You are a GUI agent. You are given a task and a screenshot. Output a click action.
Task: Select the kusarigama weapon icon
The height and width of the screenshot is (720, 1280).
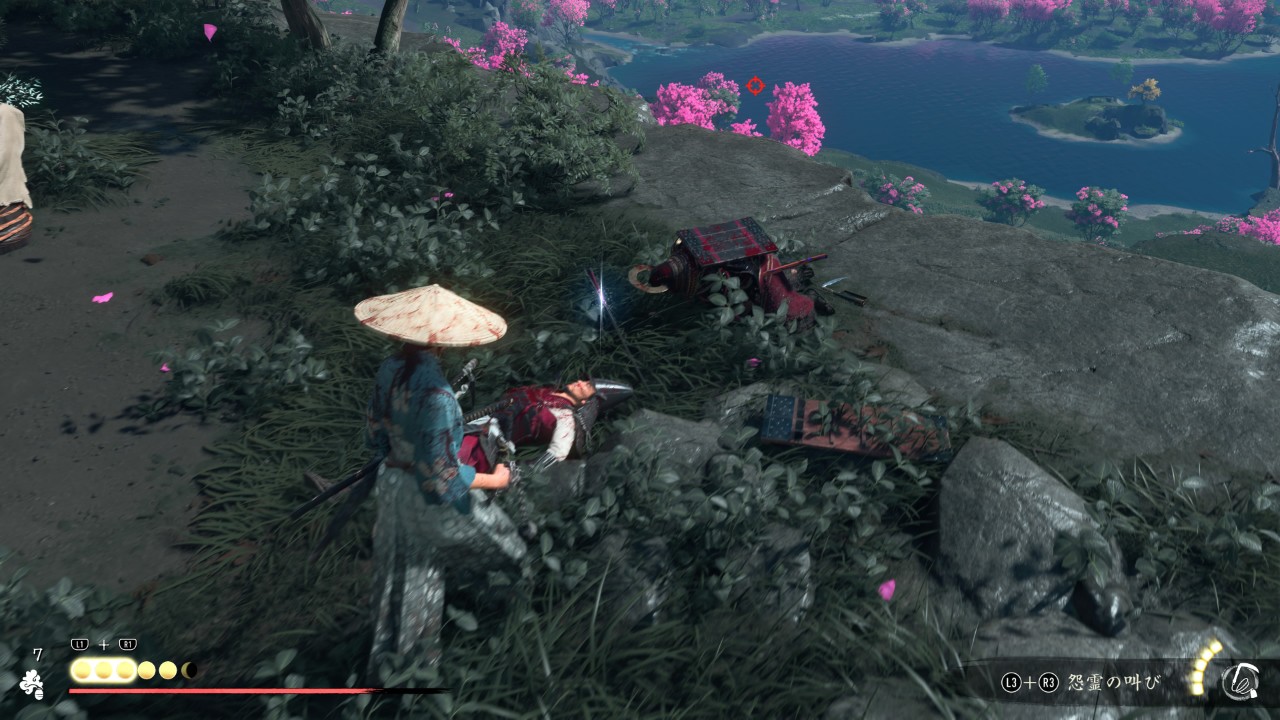[1240, 682]
